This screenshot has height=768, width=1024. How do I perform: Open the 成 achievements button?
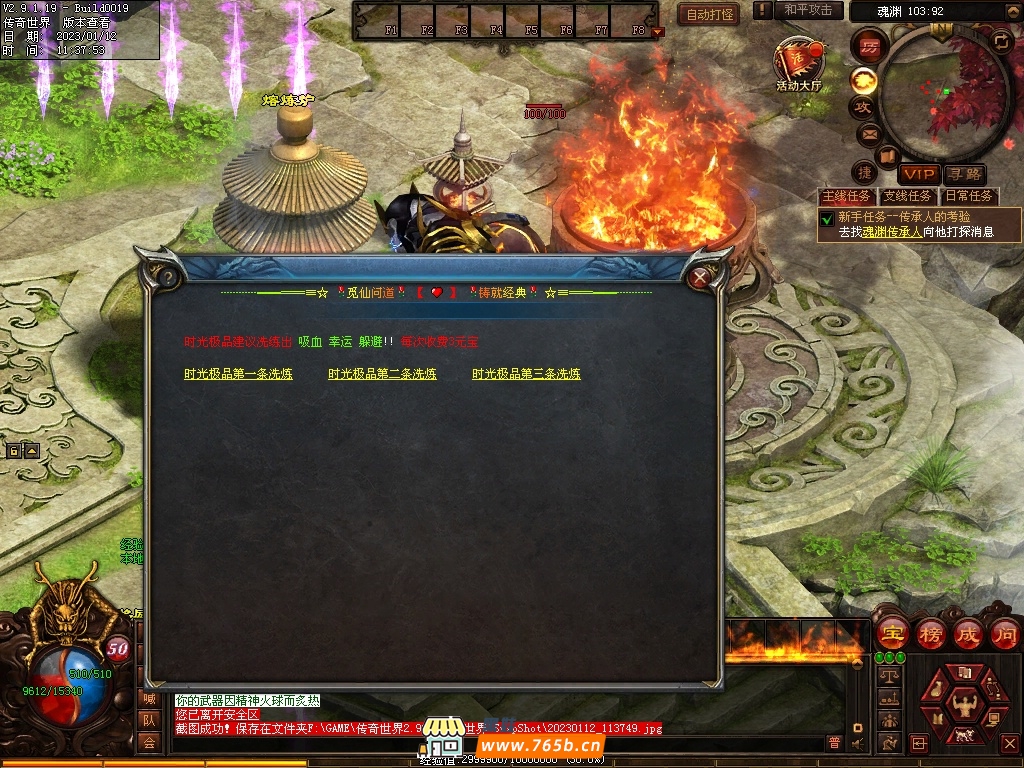pos(967,633)
